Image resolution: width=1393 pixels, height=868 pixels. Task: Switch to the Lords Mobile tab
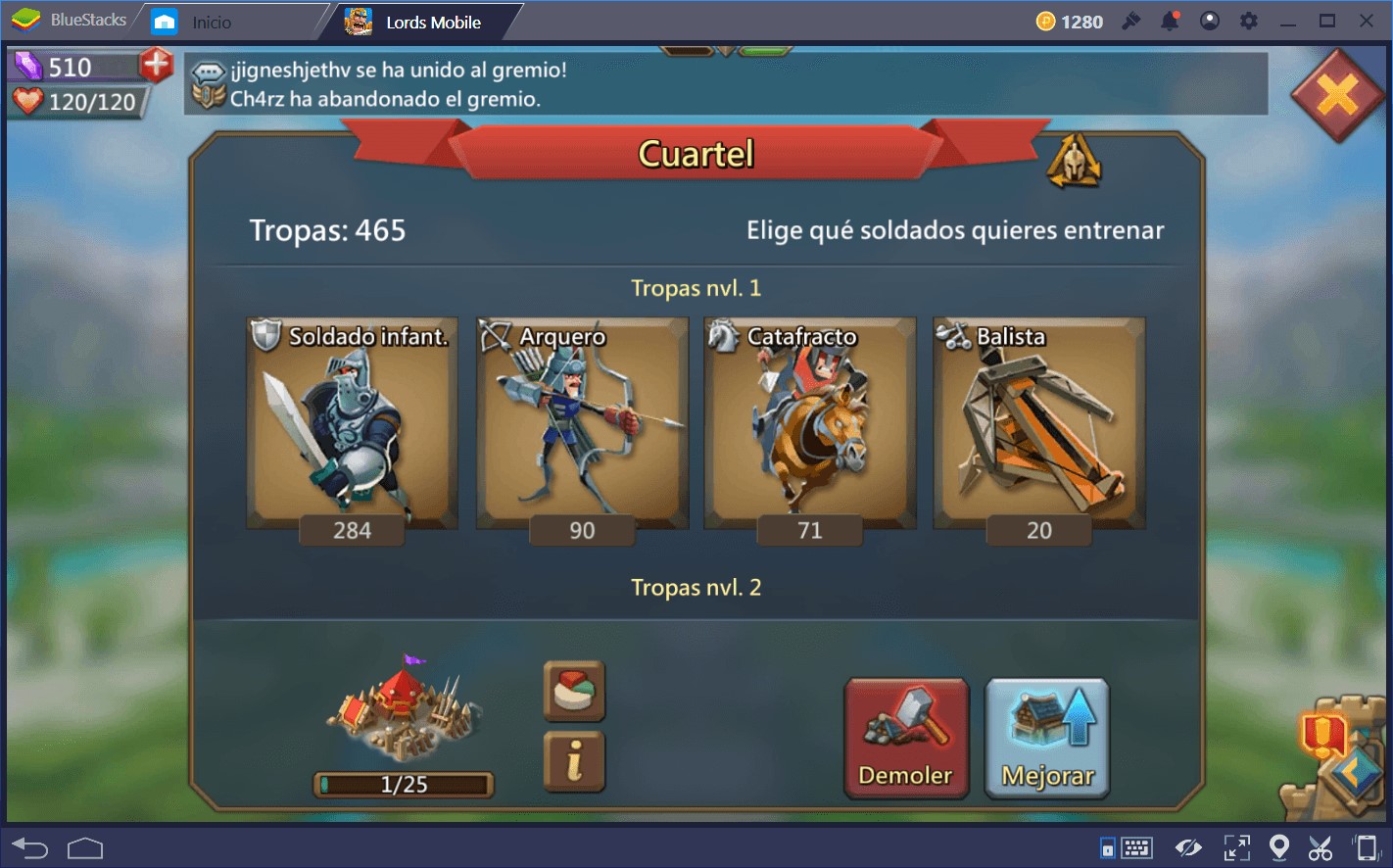coord(415,21)
